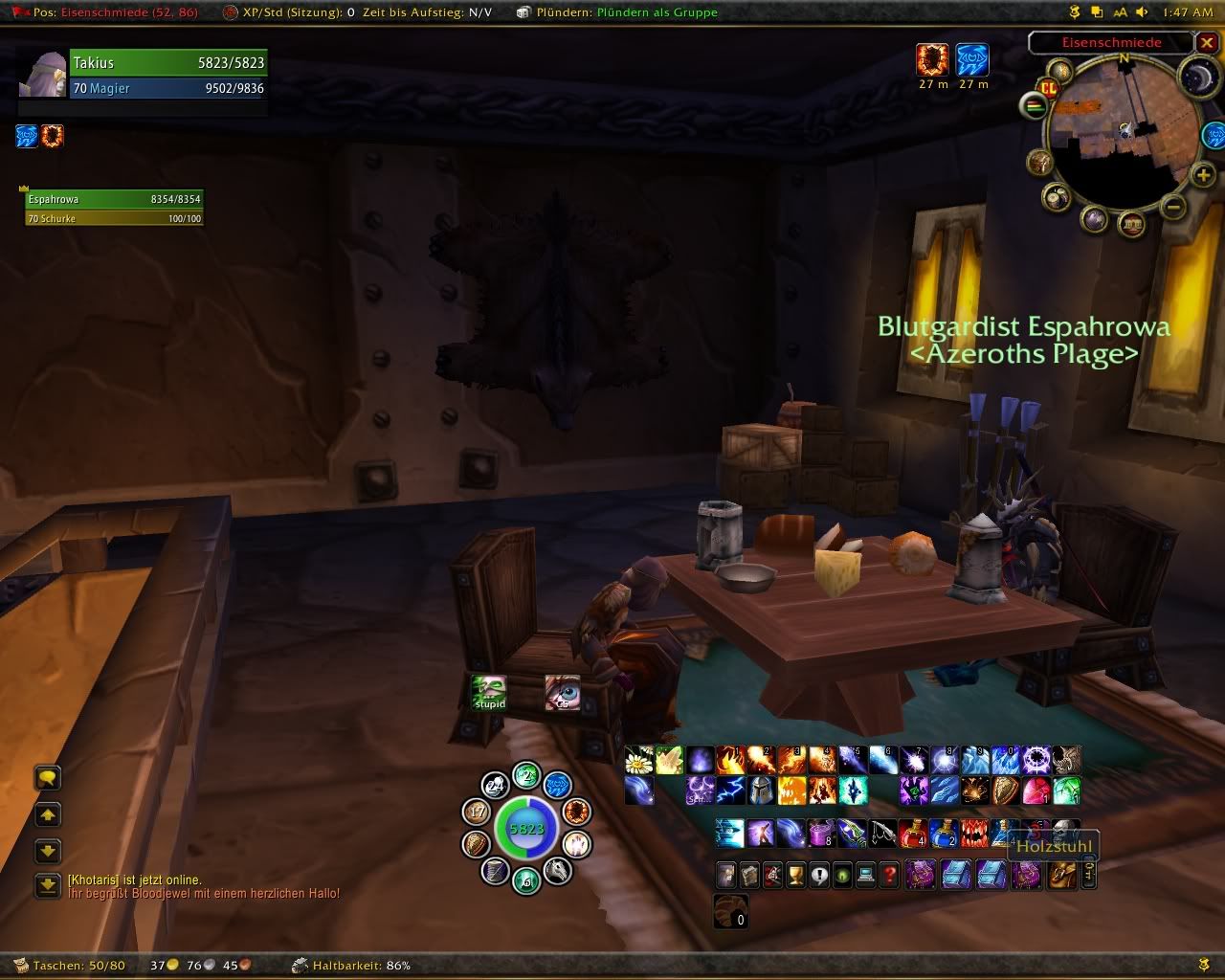This screenshot has height=980, width=1225.
Task: Open the red question mark help button
Action: (890, 875)
